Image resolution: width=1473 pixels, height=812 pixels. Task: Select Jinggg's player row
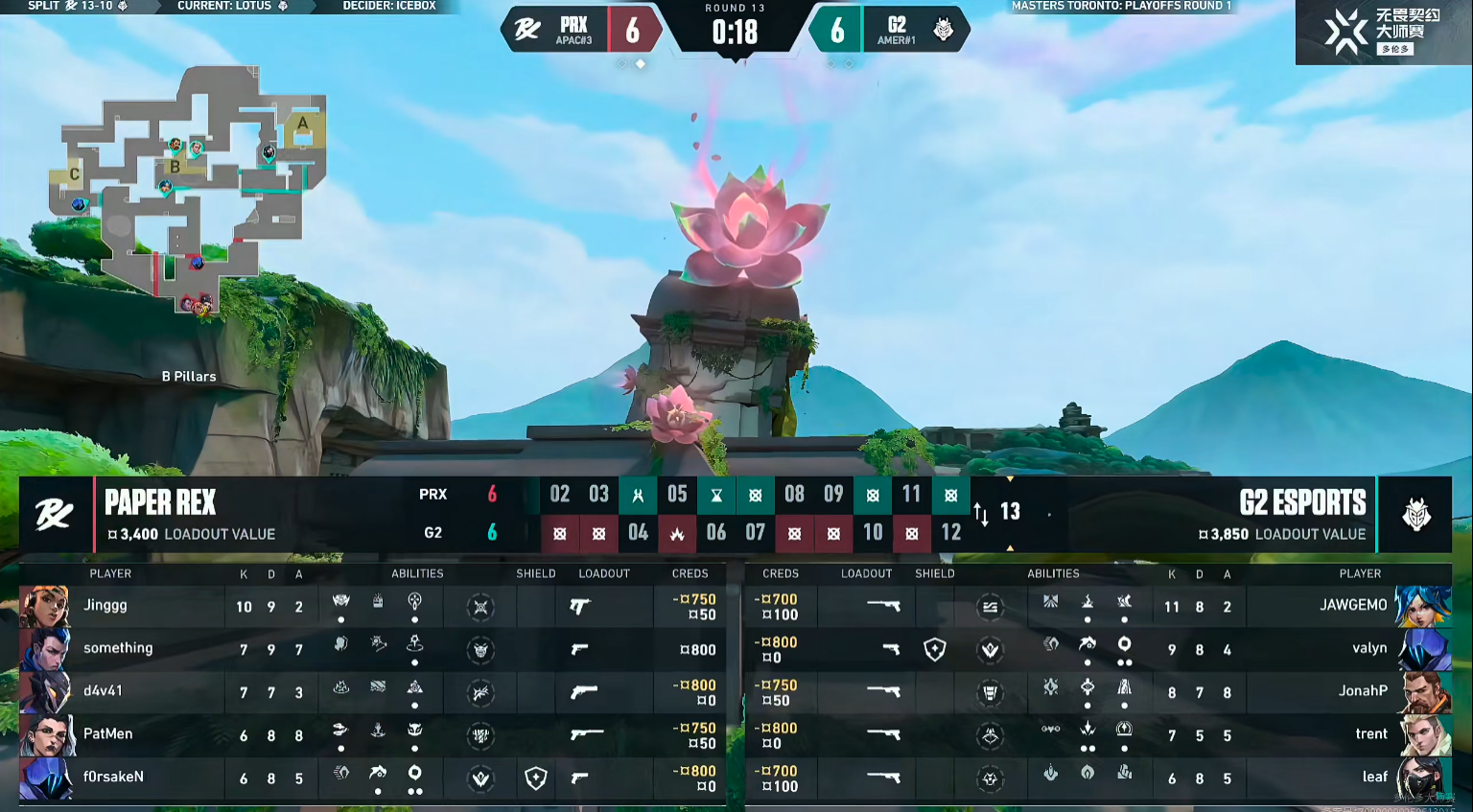point(105,606)
